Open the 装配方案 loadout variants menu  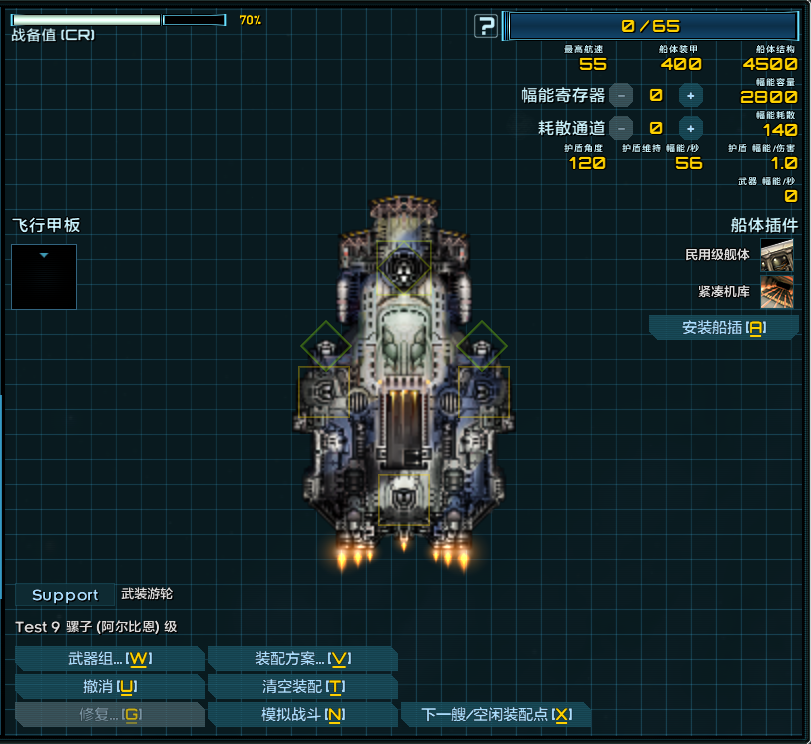[x=303, y=658]
